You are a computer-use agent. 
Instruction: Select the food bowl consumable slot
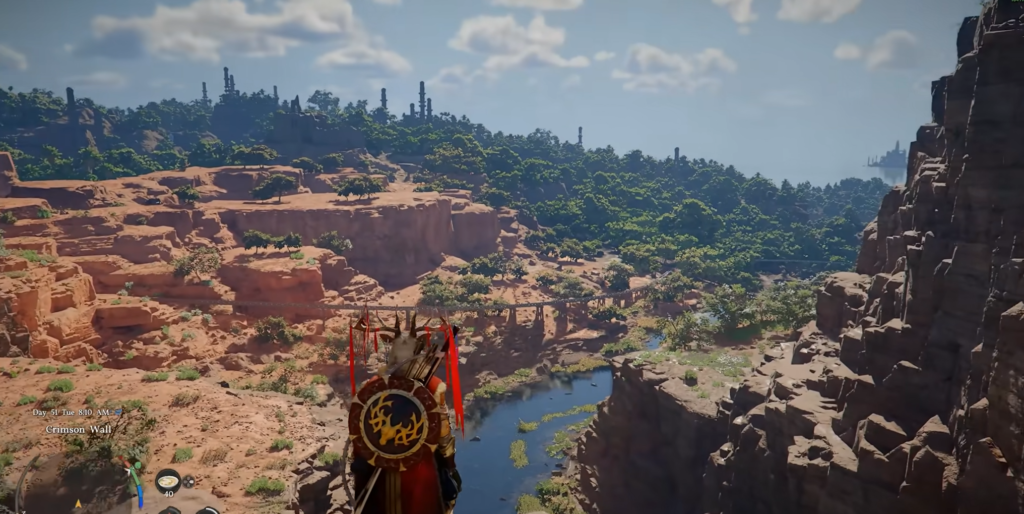pos(167,481)
